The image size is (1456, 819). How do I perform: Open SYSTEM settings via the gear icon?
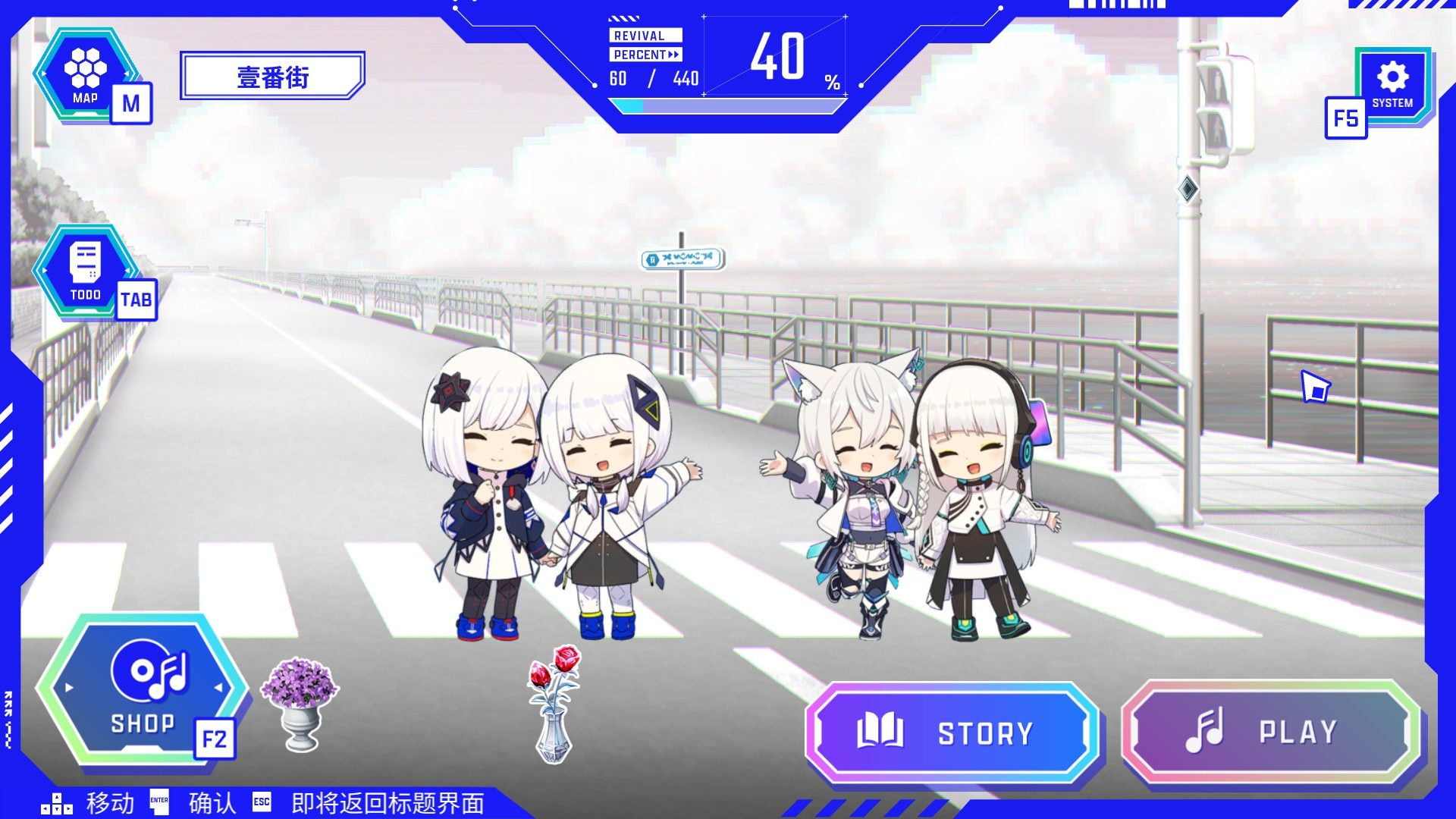point(1394,76)
